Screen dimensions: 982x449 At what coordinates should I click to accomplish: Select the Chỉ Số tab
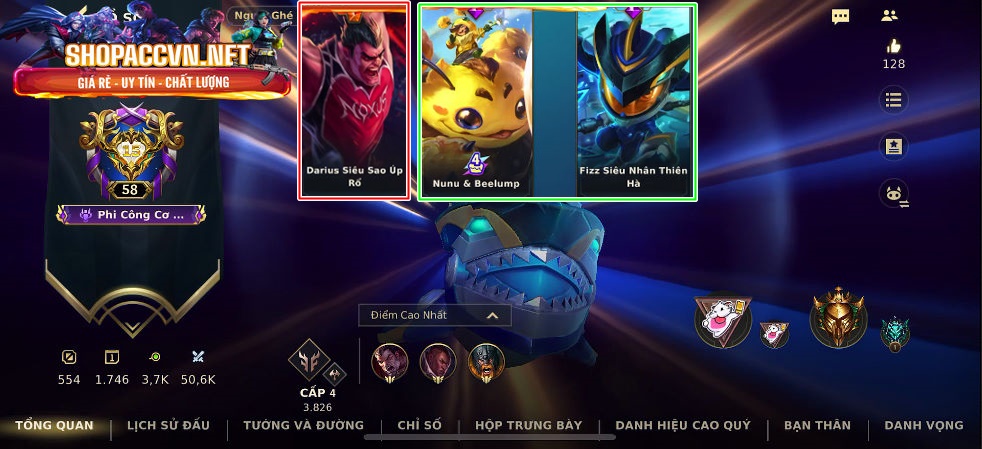tap(419, 426)
